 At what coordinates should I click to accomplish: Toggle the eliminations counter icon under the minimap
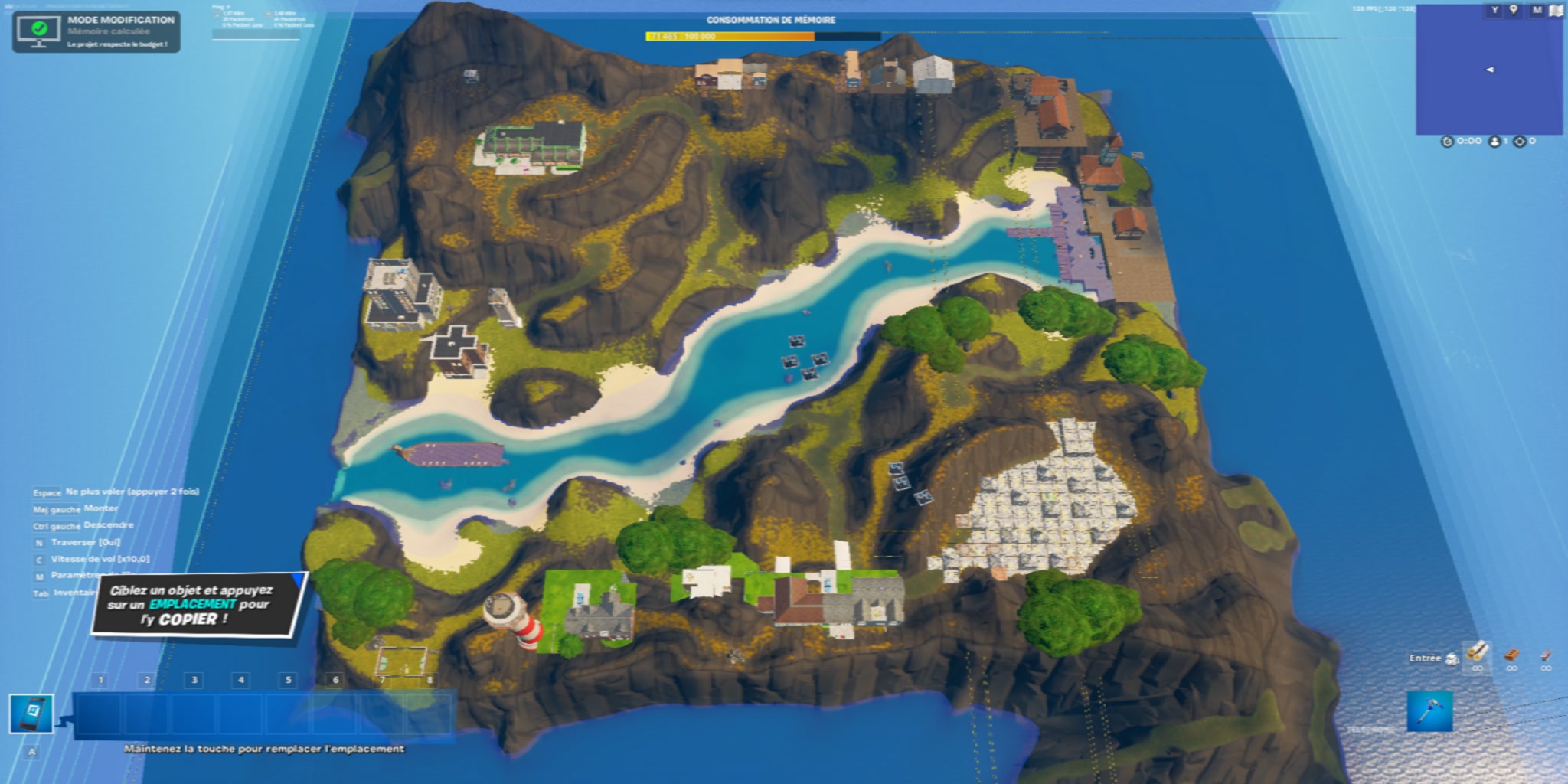point(1521,141)
